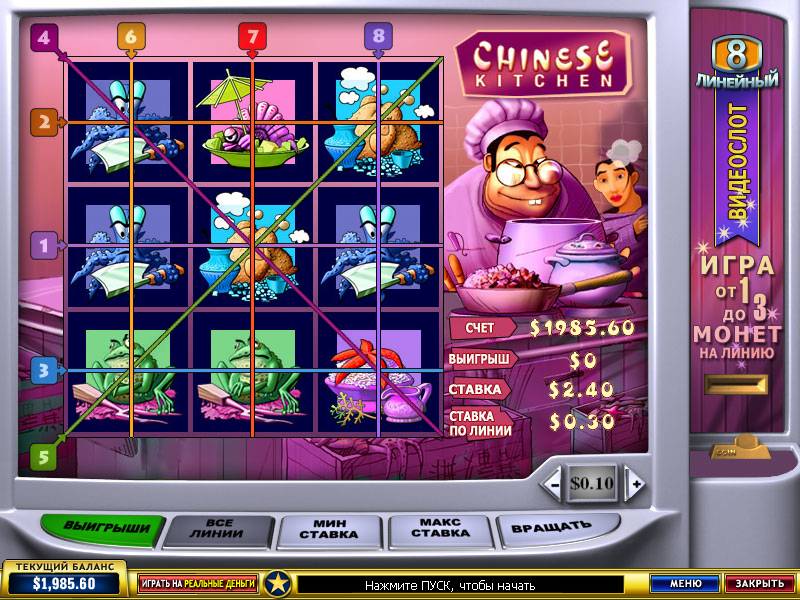Activate ВСЕ ЛИНИИ button
This screenshot has height=600, width=800.
(x=218, y=528)
